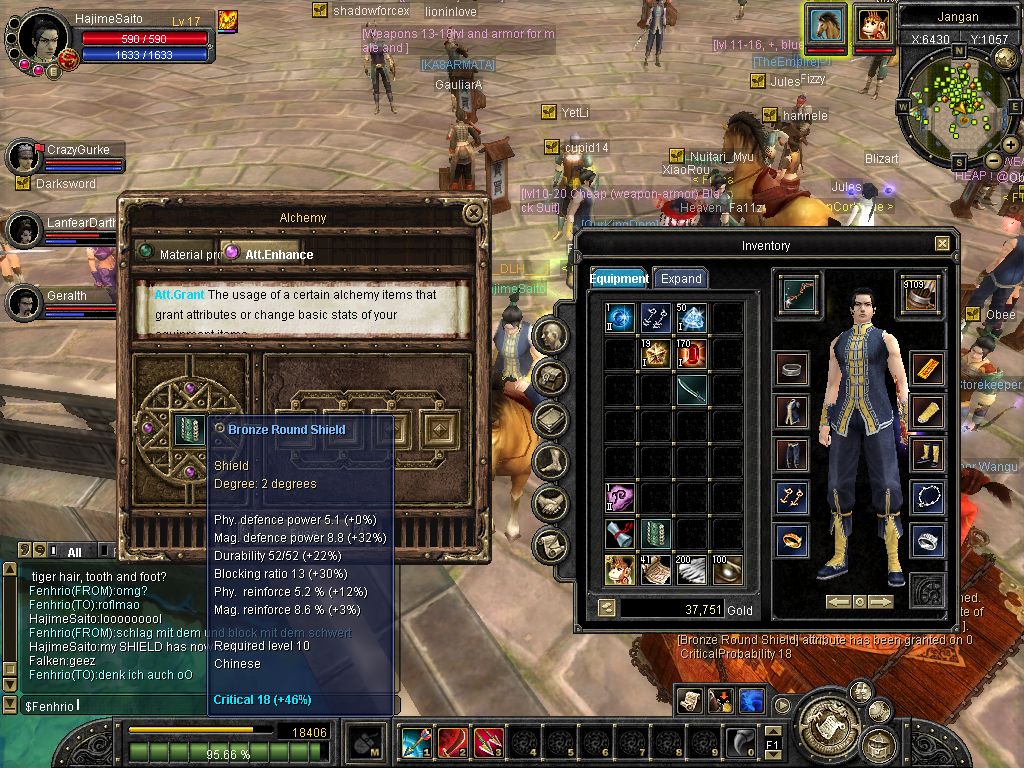This screenshot has height=768, width=1024.
Task: Close the Inventory window
Action: 942,243
